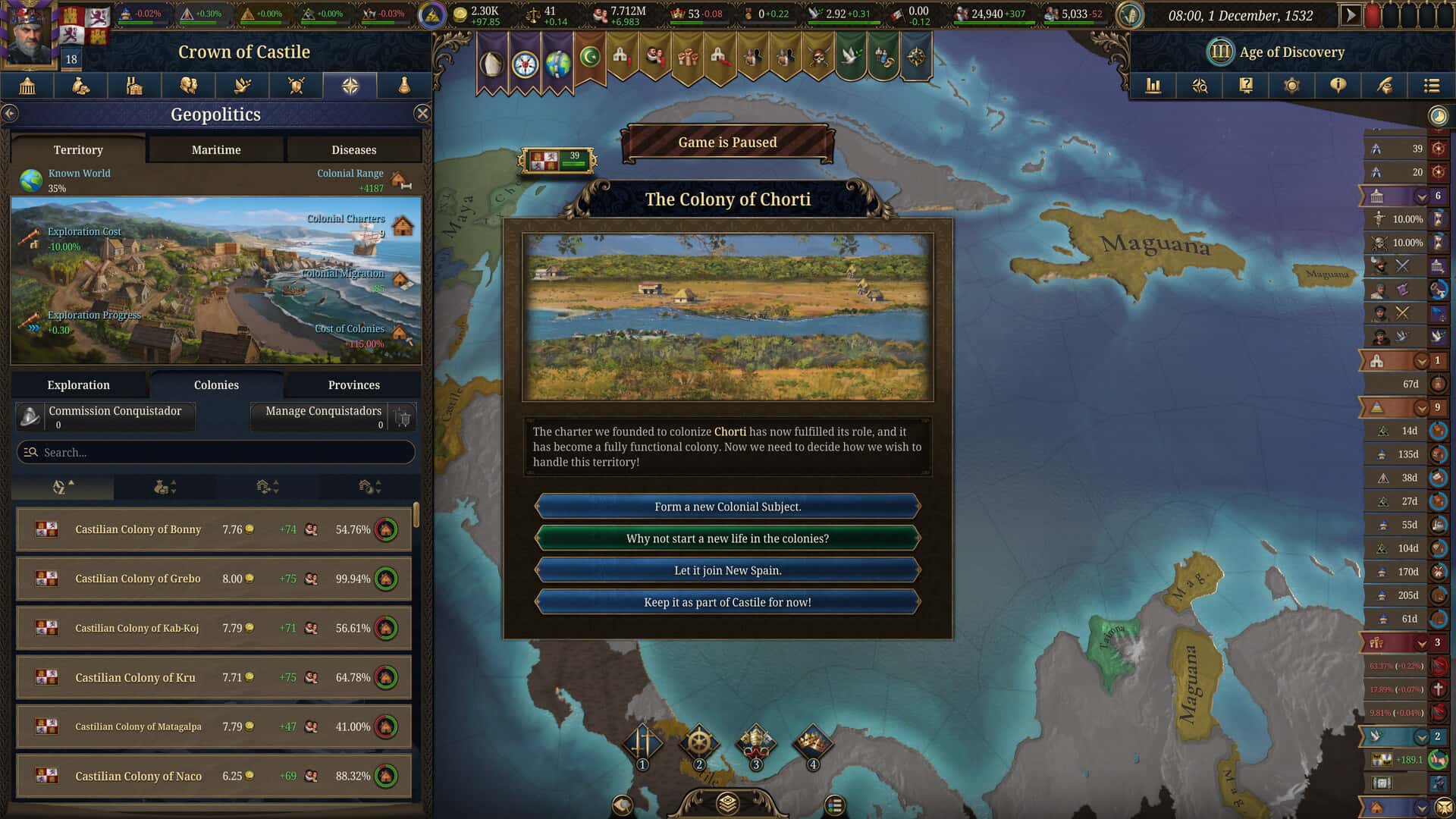Open the Military panel with crossed swords icon
The height and width of the screenshot is (819, 1456).
click(295, 86)
